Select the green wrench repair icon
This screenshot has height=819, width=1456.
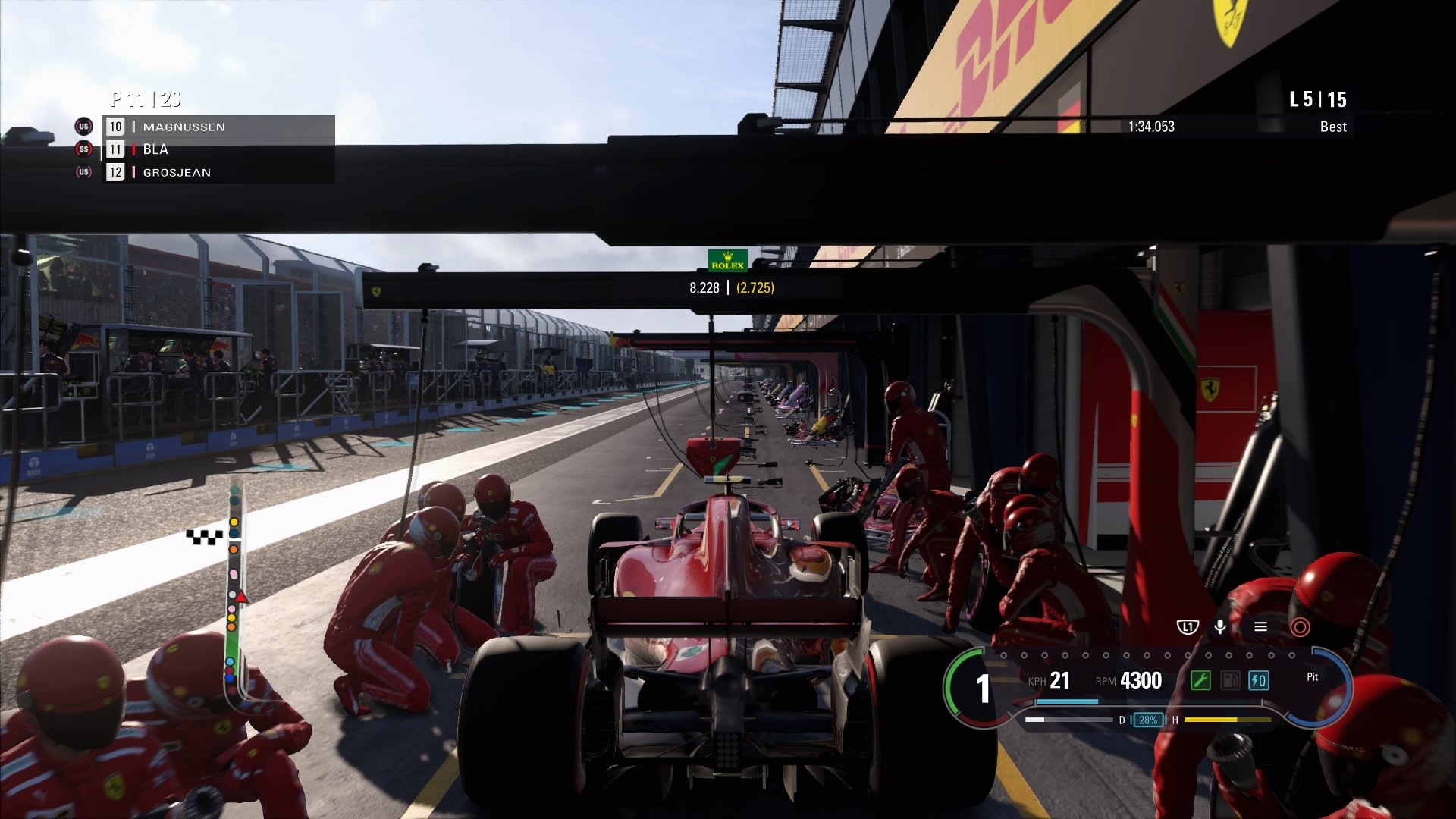coord(1201,682)
